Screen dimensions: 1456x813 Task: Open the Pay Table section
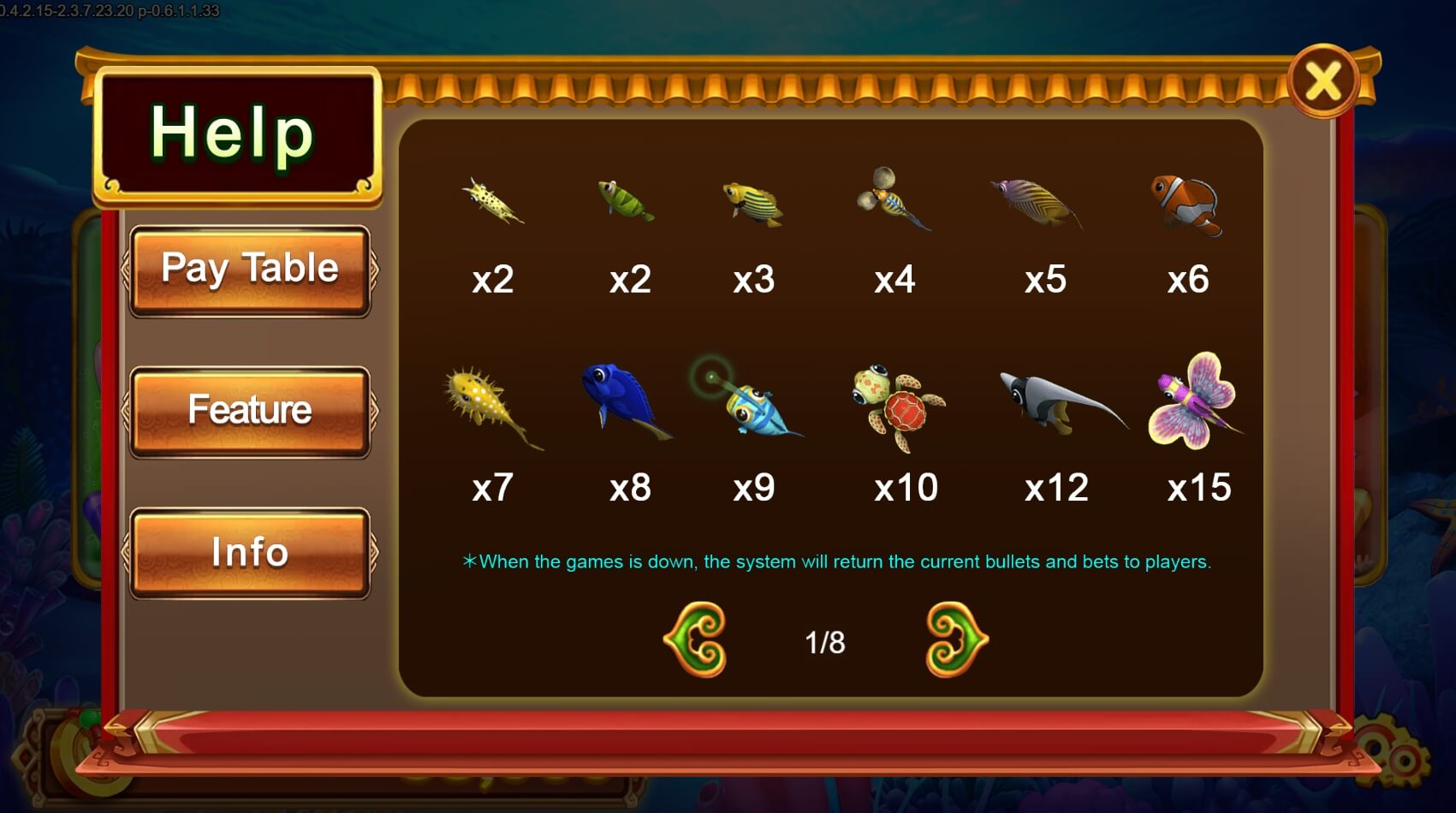250,270
